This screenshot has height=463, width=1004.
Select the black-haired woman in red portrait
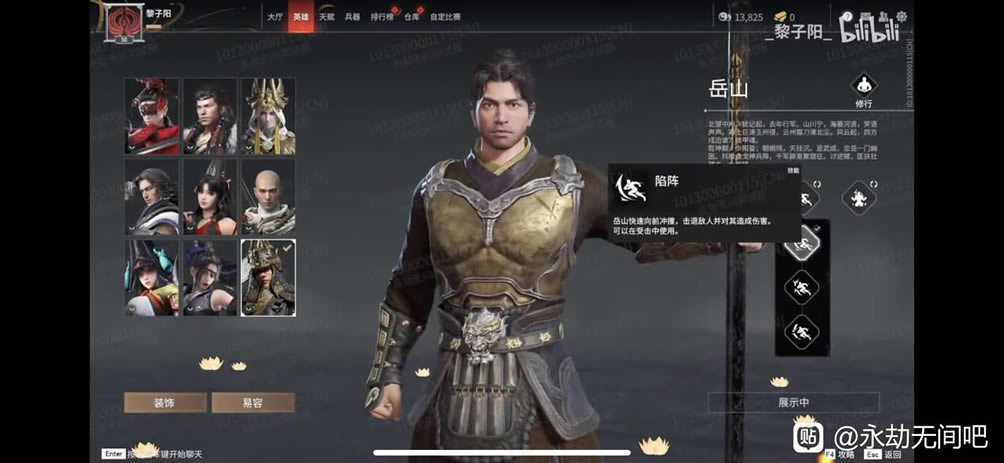tap(210, 196)
